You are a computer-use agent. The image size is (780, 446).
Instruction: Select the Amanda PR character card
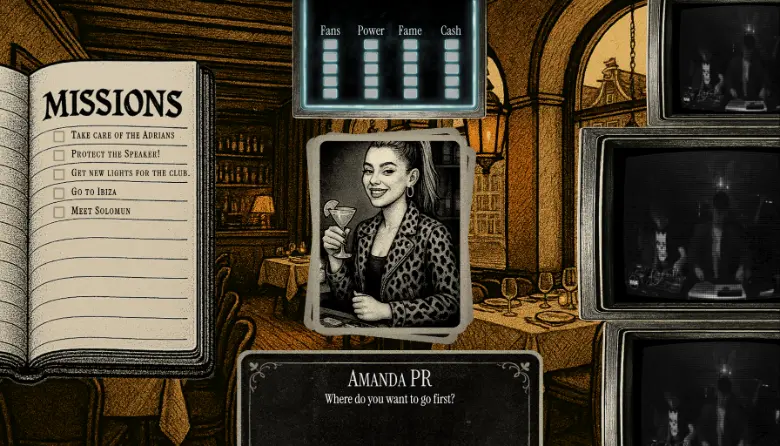390,232
